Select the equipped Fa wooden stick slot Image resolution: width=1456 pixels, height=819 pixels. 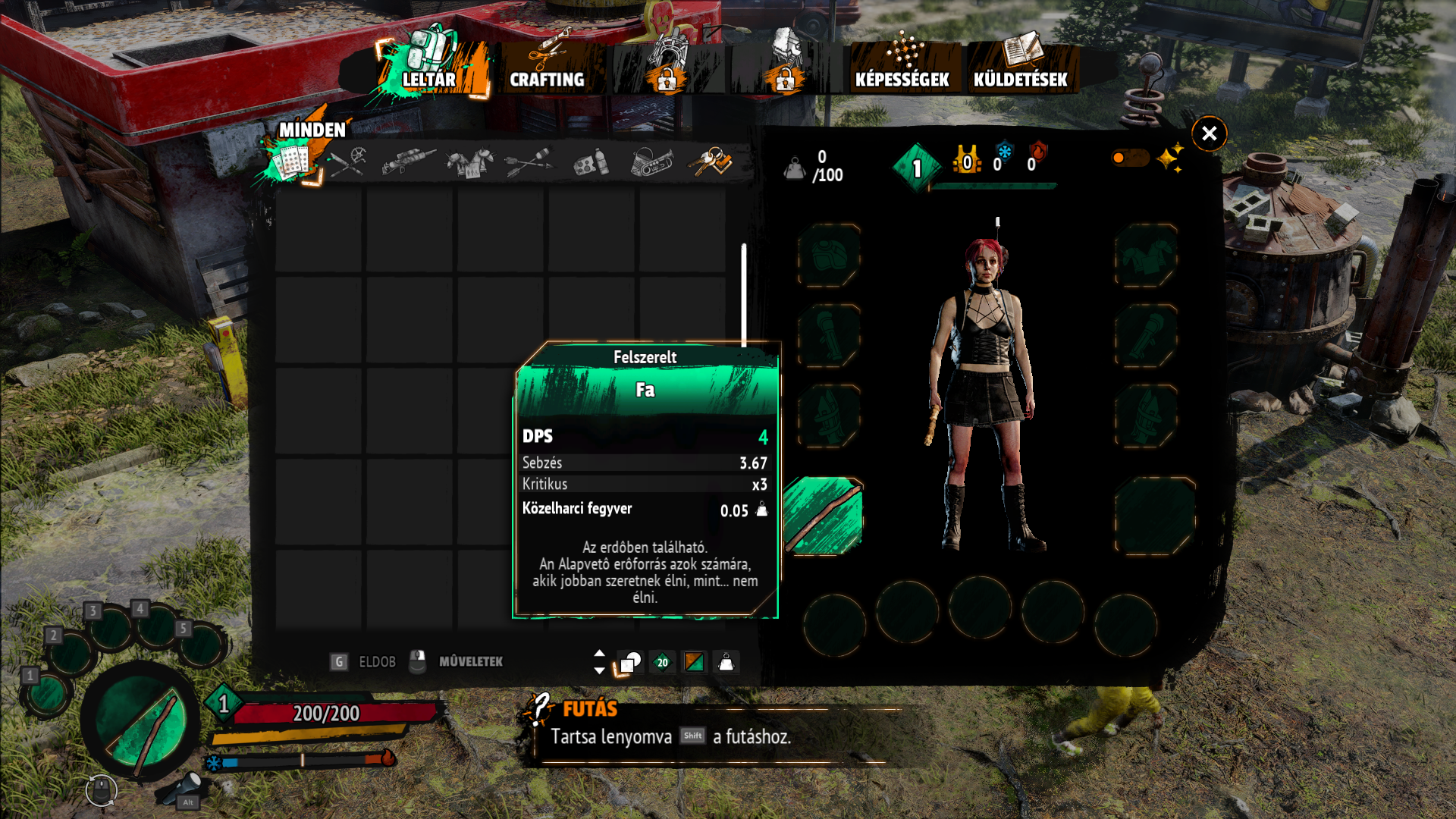[x=823, y=516]
